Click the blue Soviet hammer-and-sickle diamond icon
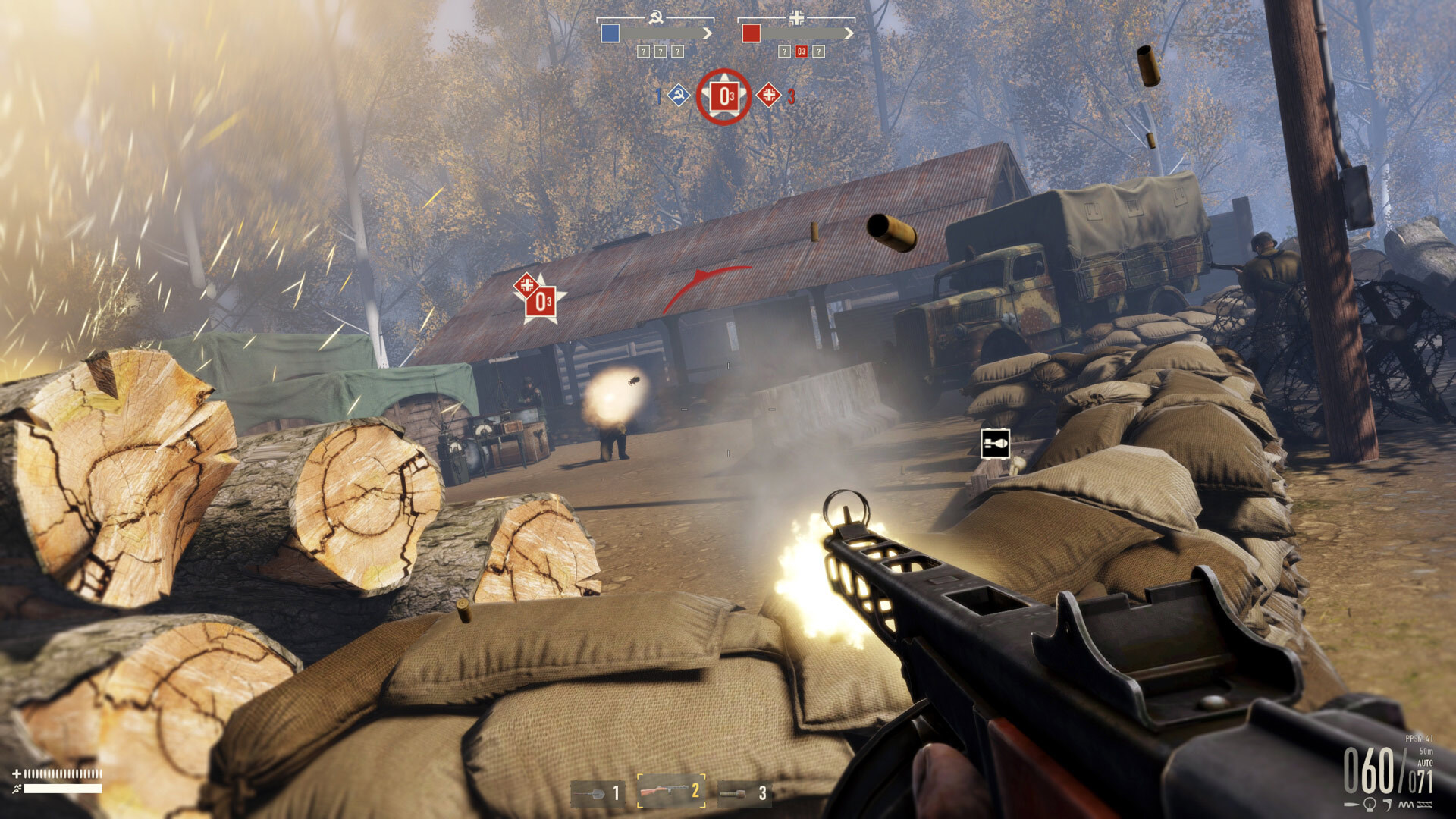This screenshot has height=819, width=1456. (678, 96)
